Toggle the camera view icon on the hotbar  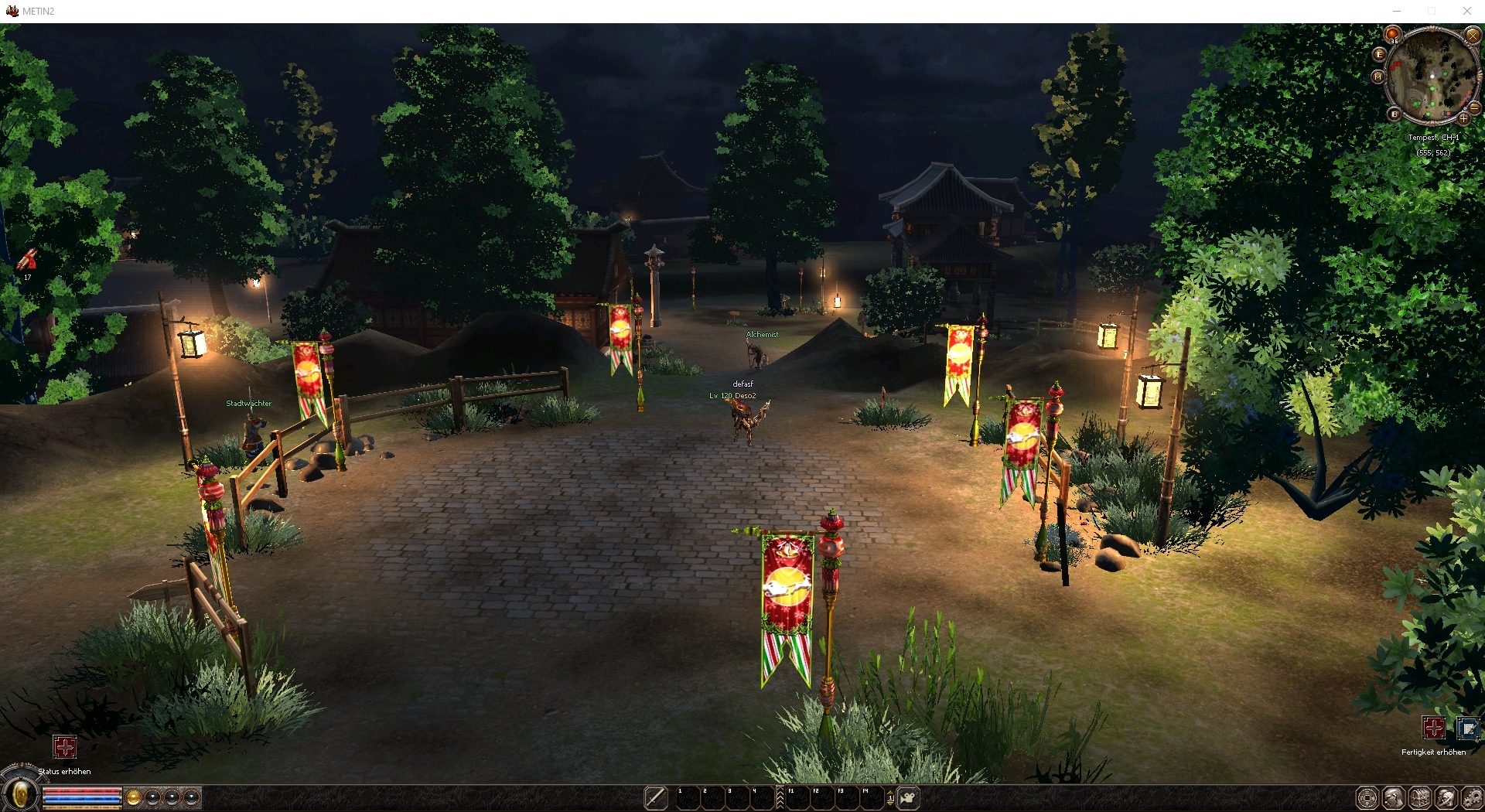coord(908,797)
